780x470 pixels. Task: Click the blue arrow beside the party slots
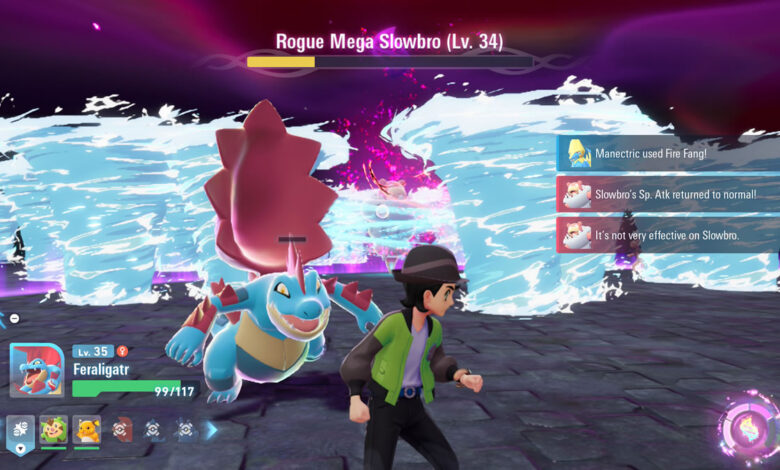pos(211,430)
